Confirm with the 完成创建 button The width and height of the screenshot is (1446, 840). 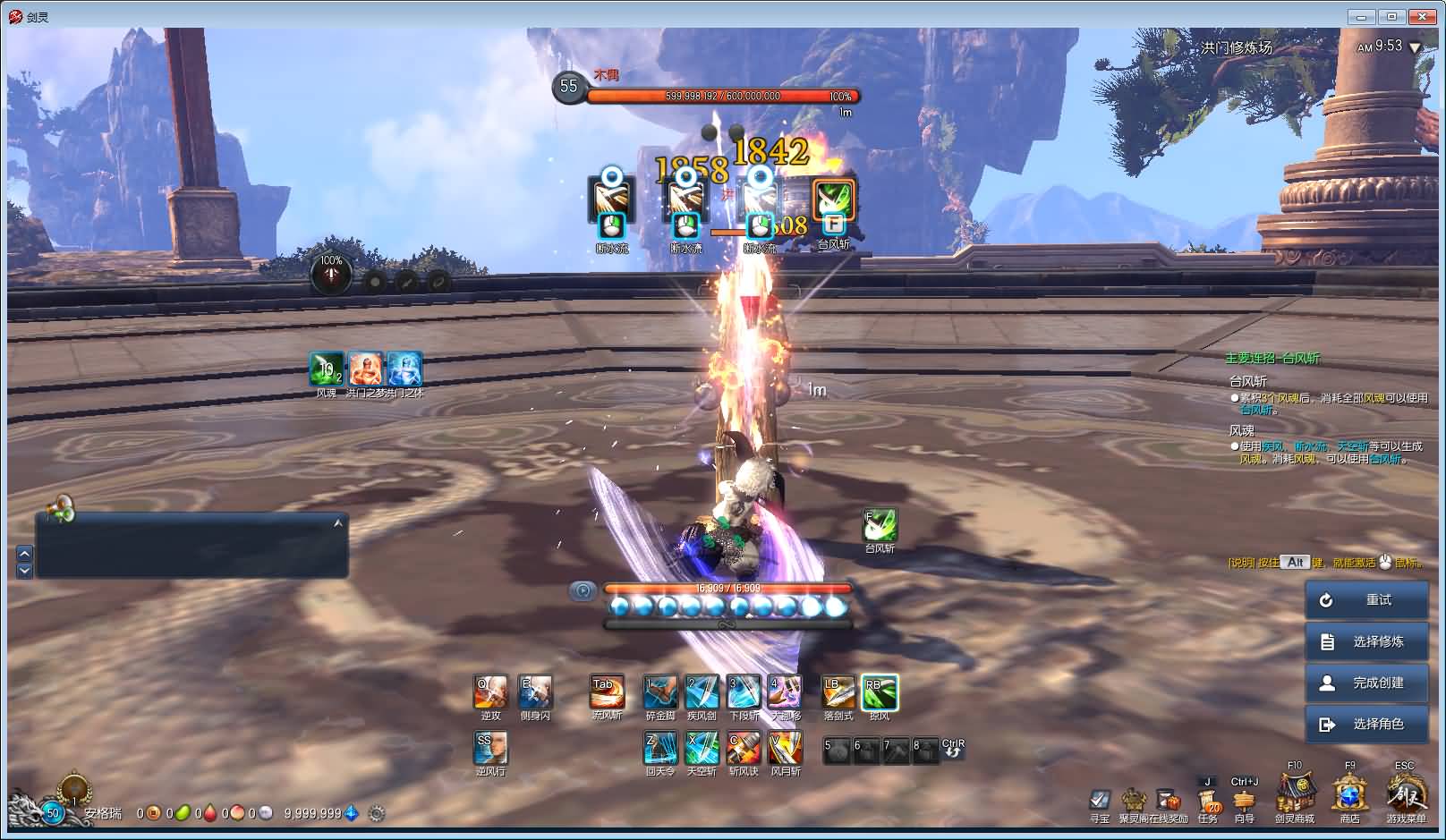[x=1366, y=683]
